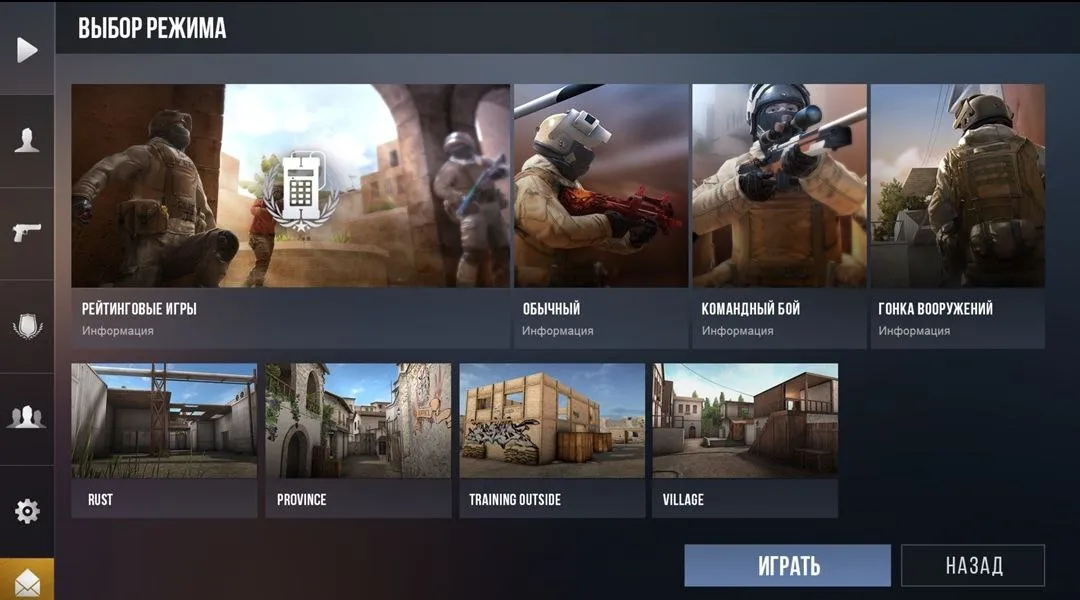Open Информация under РЕЙТИНГОВЫЕ ИГРЫ
The image size is (1080, 600).
[118, 331]
